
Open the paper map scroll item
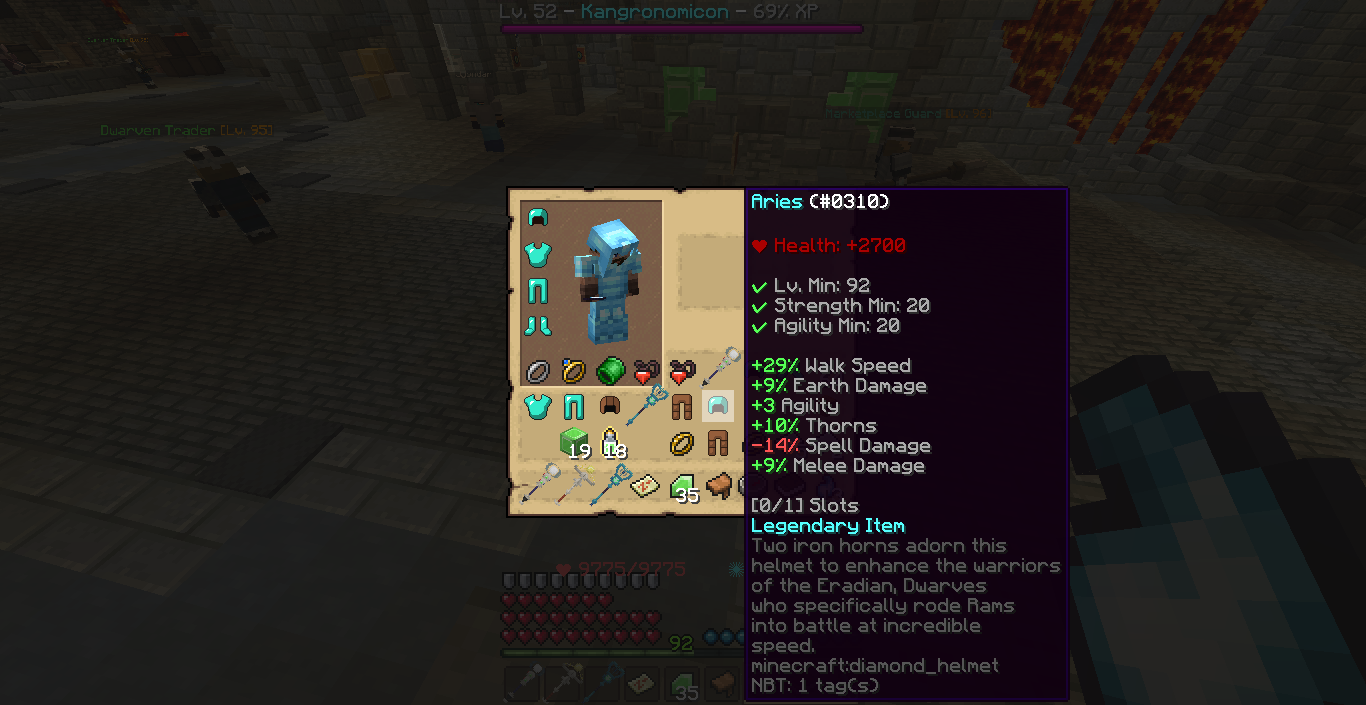click(646, 486)
